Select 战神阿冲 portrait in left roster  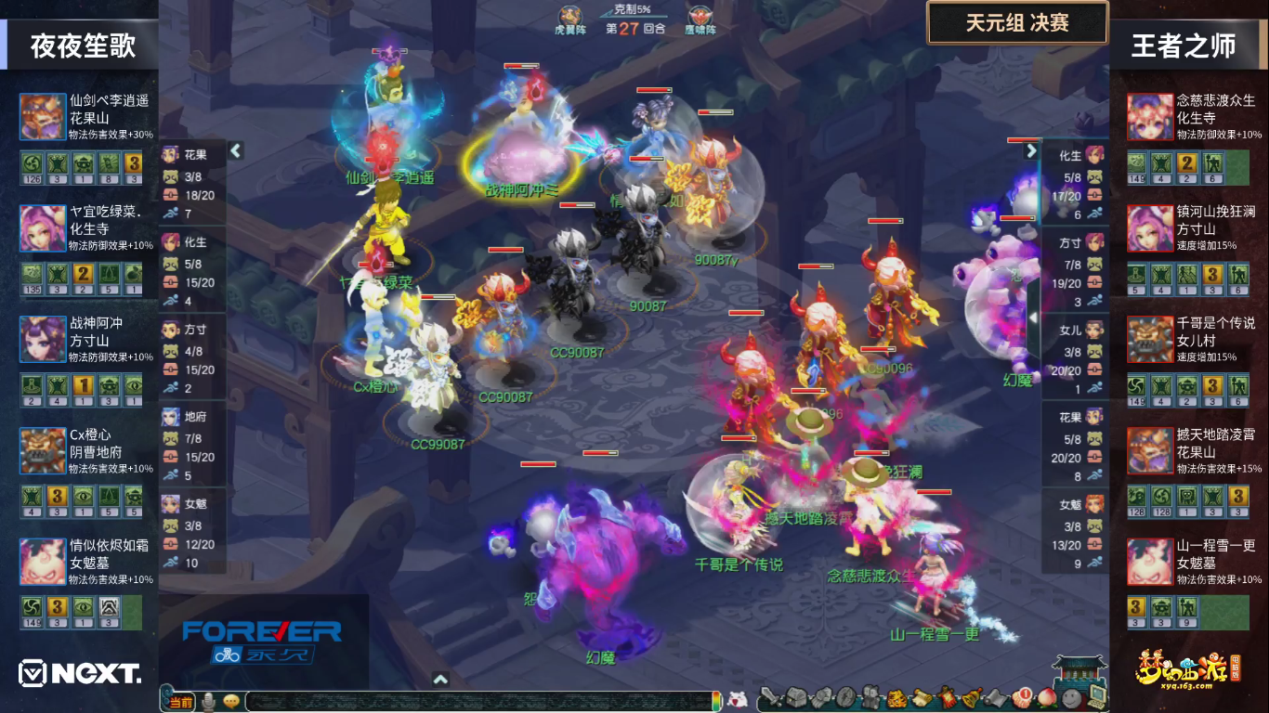43,340
